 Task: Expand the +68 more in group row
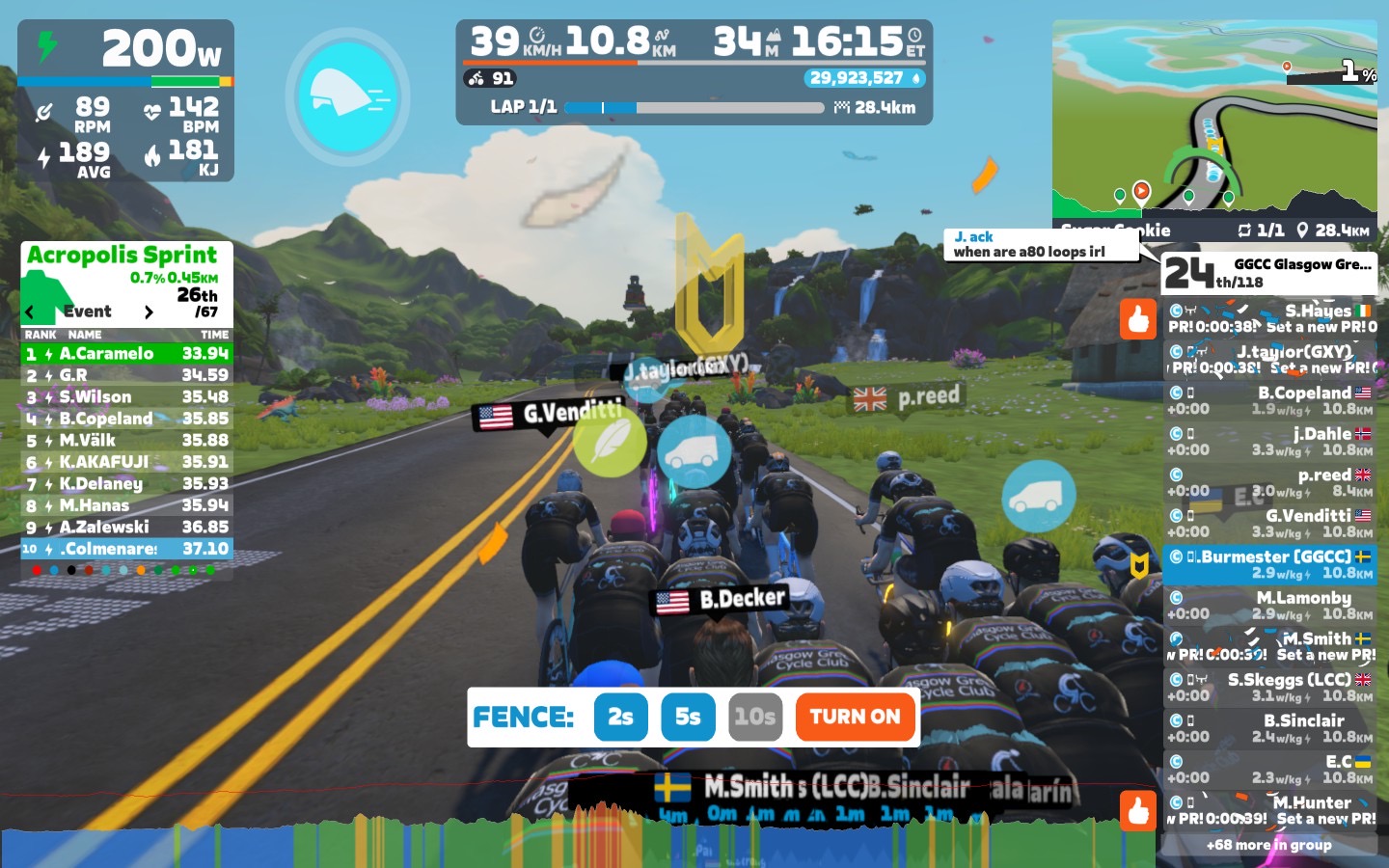(1269, 845)
